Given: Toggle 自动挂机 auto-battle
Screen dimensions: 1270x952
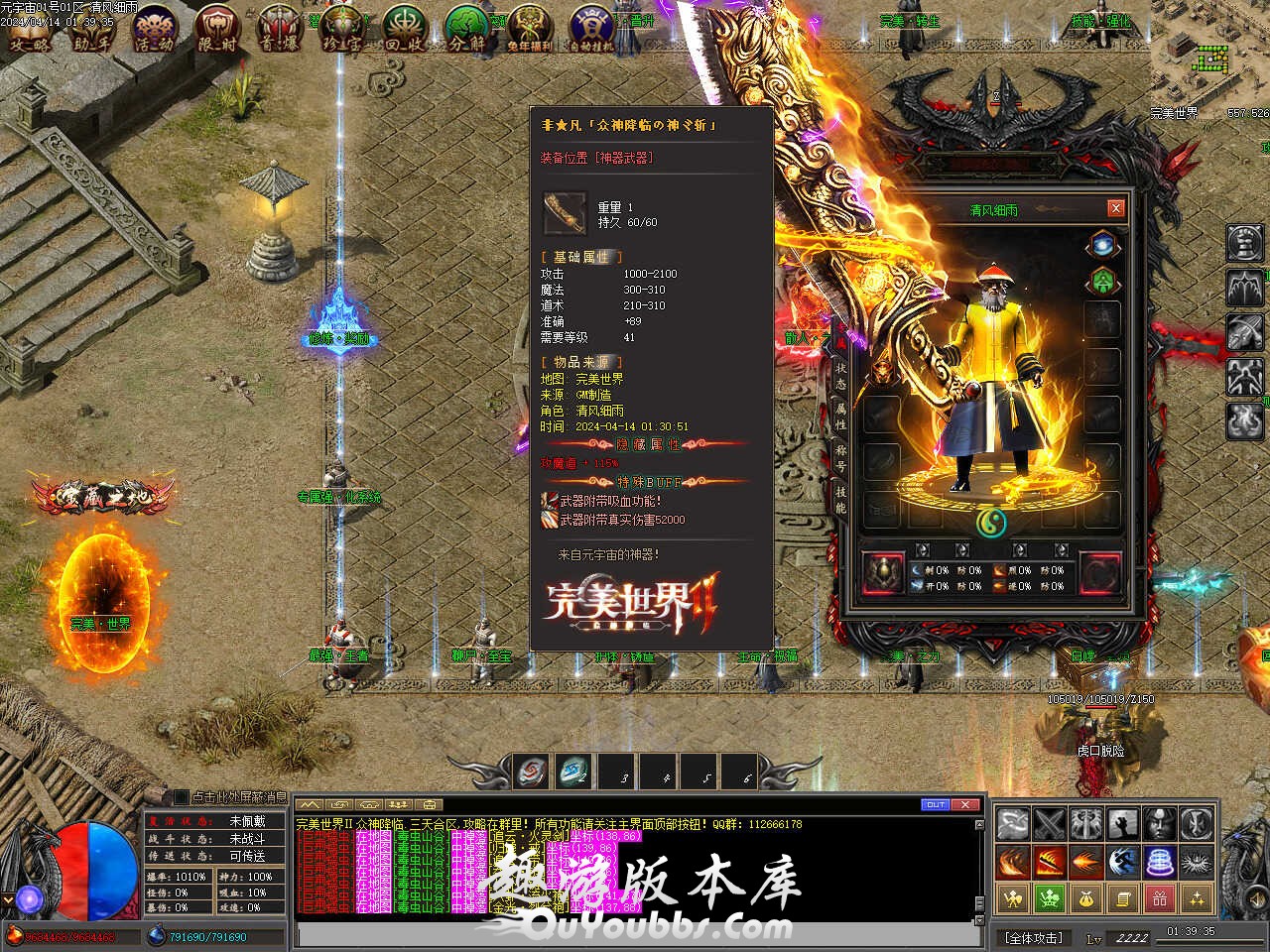Looking at the screenshot, I should (592, 28).
